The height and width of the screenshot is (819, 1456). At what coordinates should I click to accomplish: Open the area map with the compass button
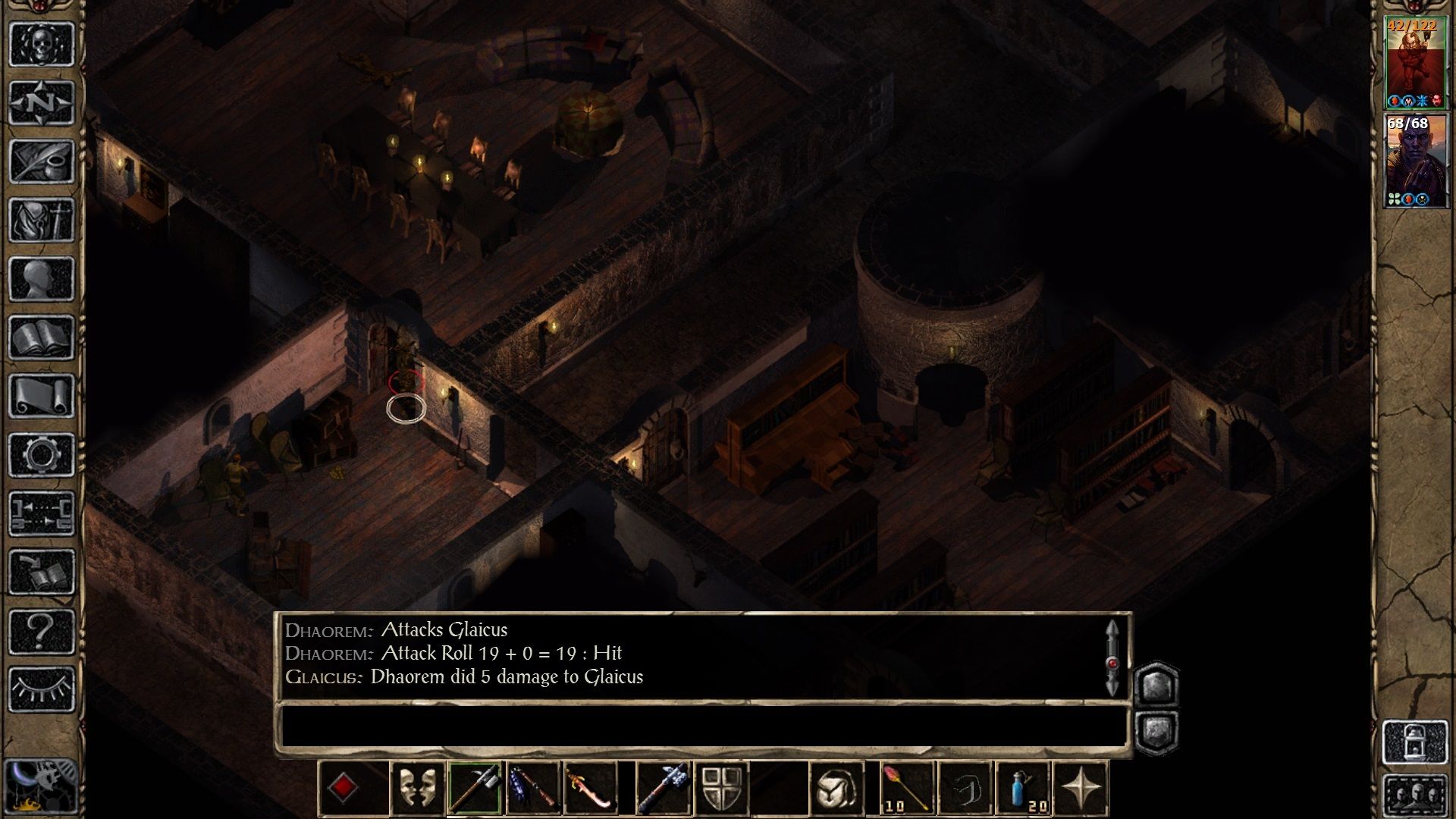point(42,102)
